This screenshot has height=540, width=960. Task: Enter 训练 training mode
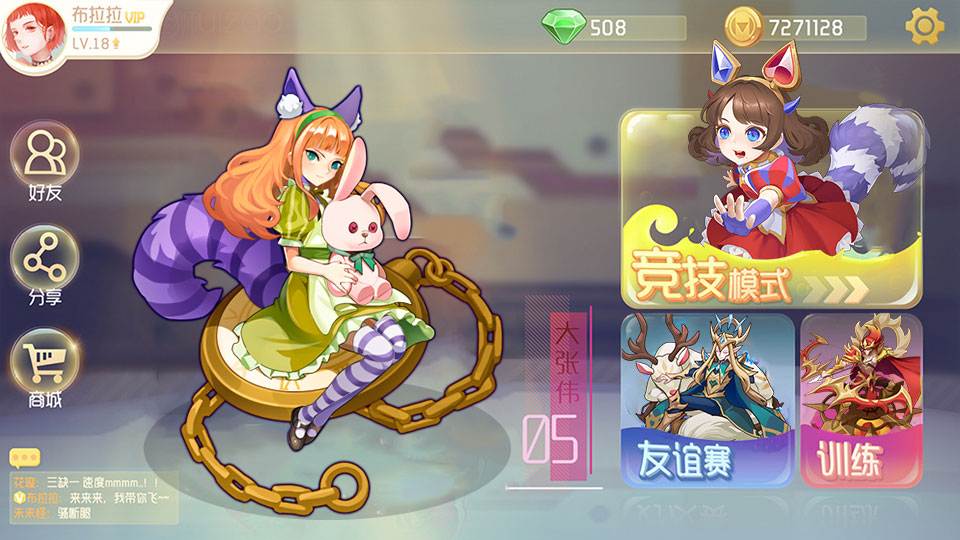point(861,401)
